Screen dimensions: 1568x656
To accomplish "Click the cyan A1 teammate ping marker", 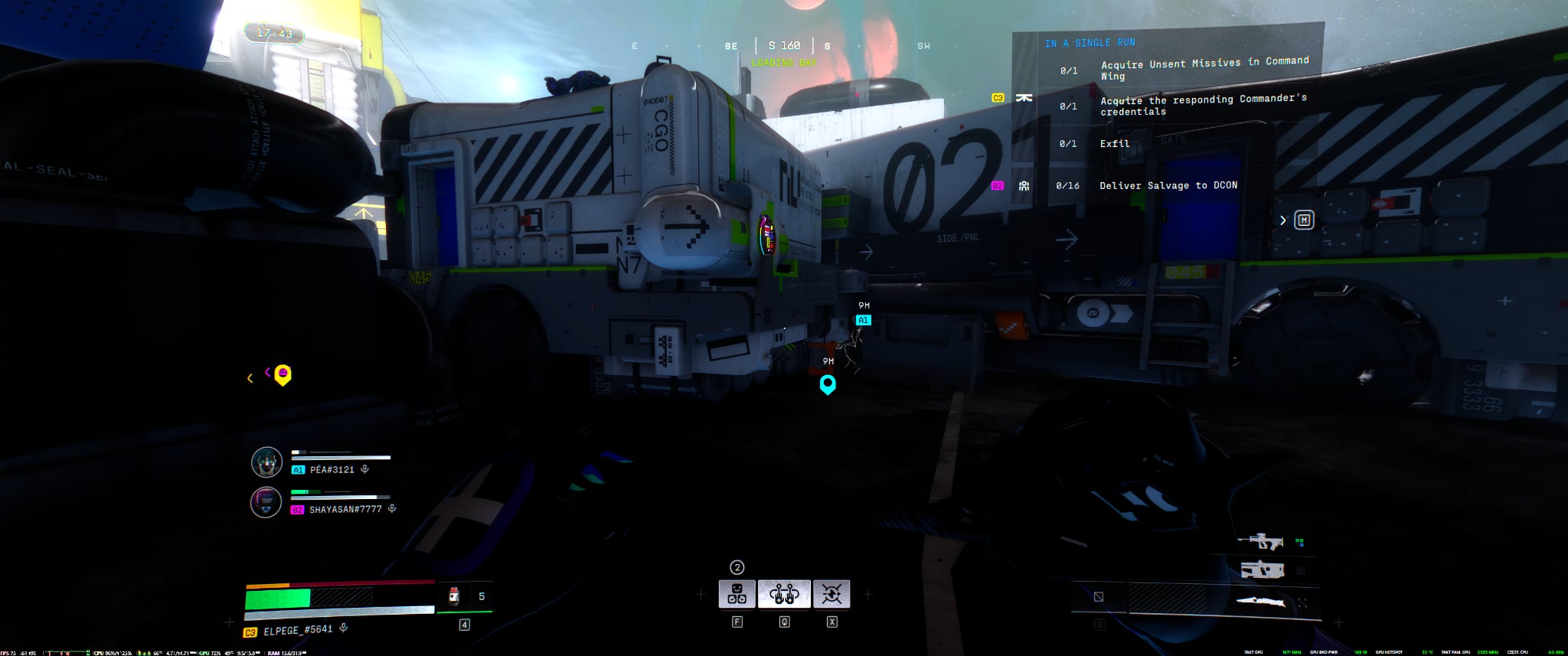I will tap(863, 320).
